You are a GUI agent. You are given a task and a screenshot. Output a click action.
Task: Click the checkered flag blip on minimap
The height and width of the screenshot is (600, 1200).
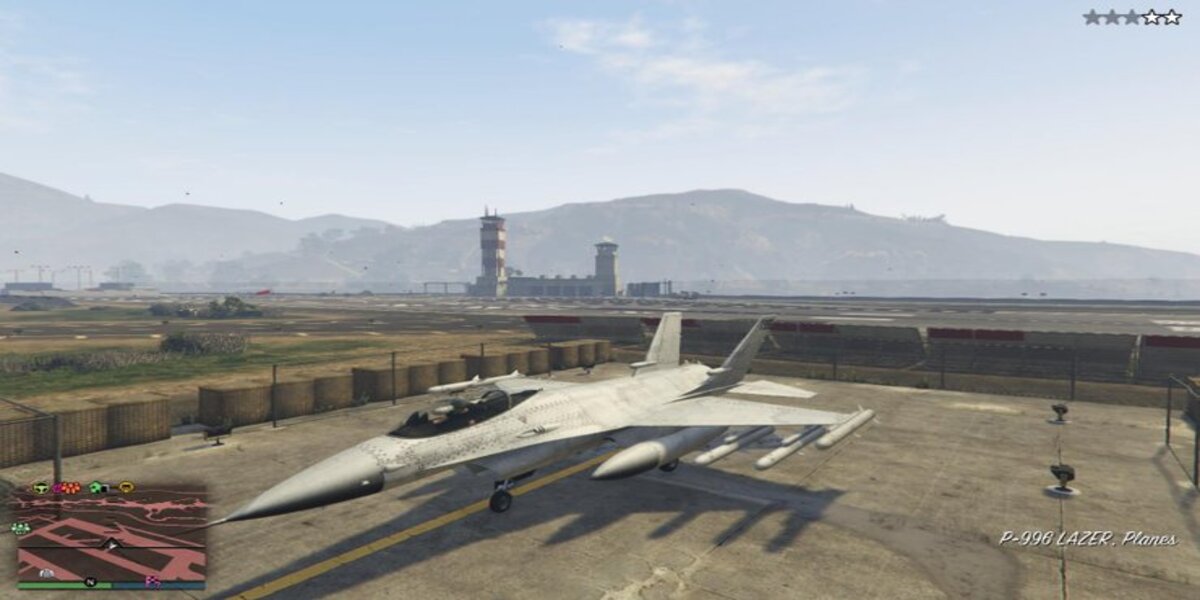coord(153,581)
